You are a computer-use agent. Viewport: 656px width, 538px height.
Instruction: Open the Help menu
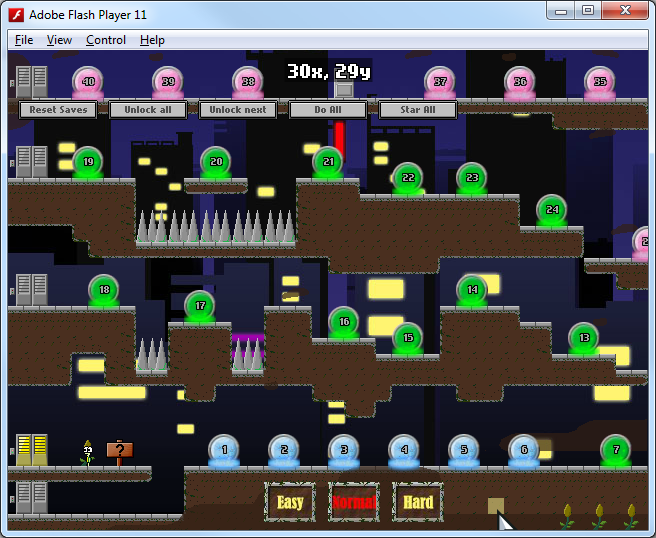[x=152, y=40]
